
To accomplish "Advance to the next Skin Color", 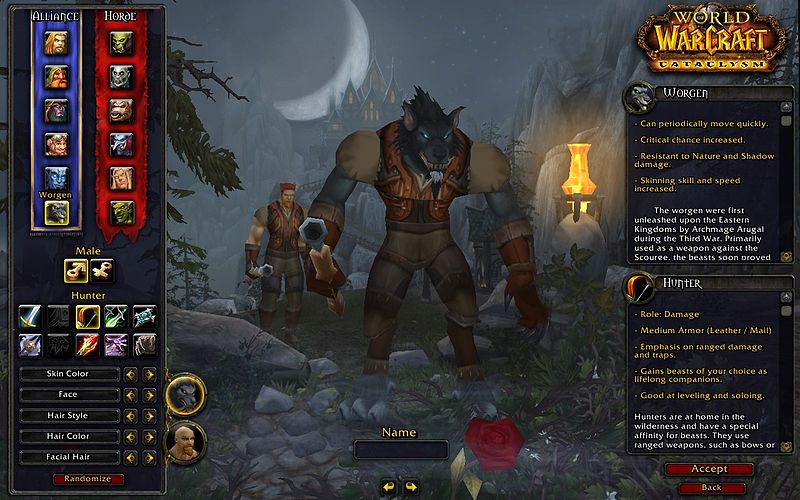I will point(149,374).
